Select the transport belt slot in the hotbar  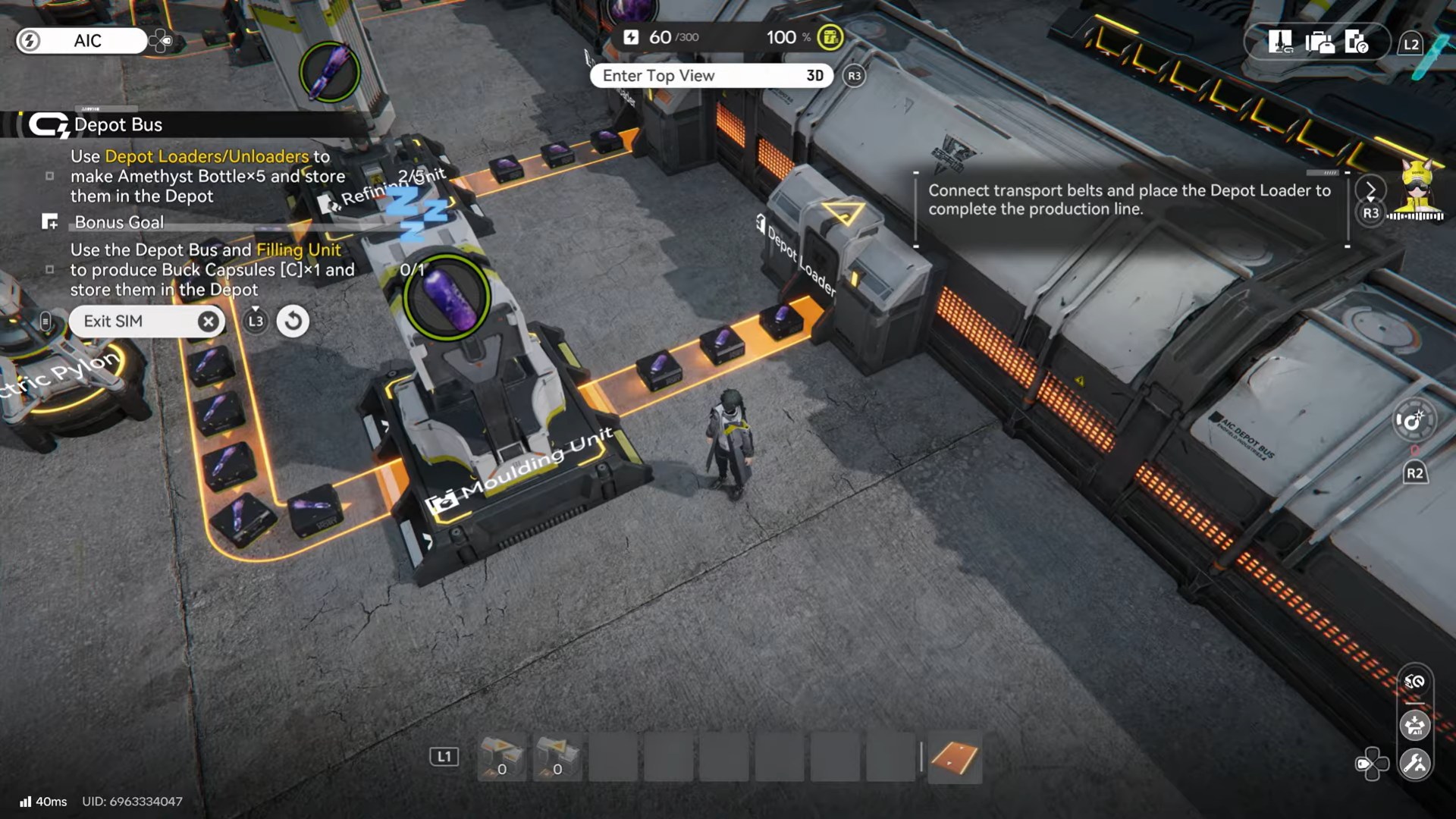954,758
